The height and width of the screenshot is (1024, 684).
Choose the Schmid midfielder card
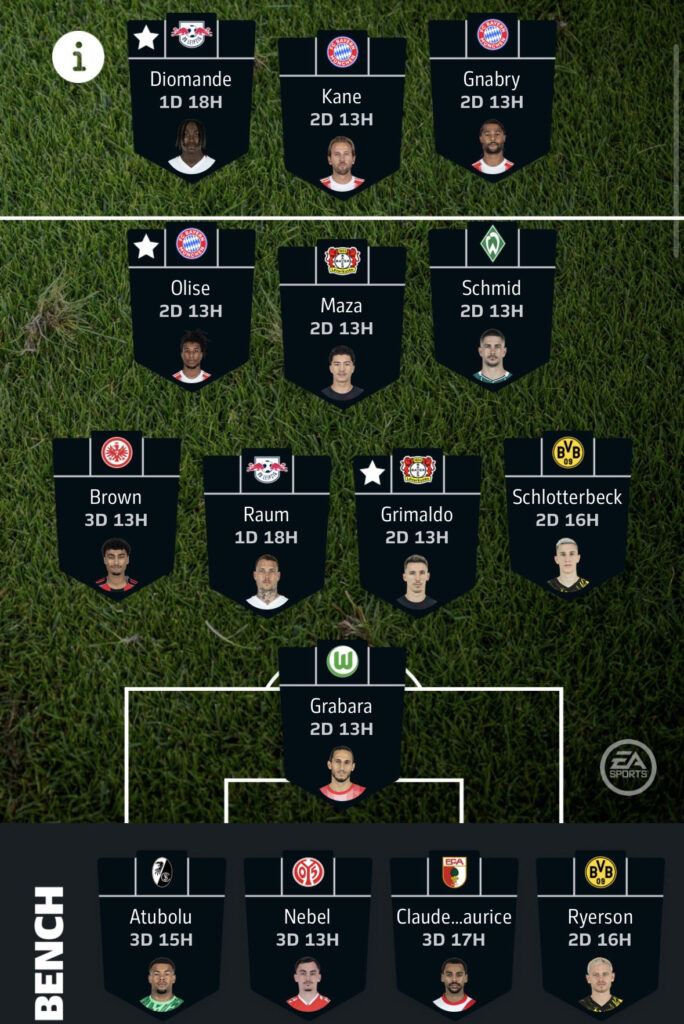coord(492,310)
